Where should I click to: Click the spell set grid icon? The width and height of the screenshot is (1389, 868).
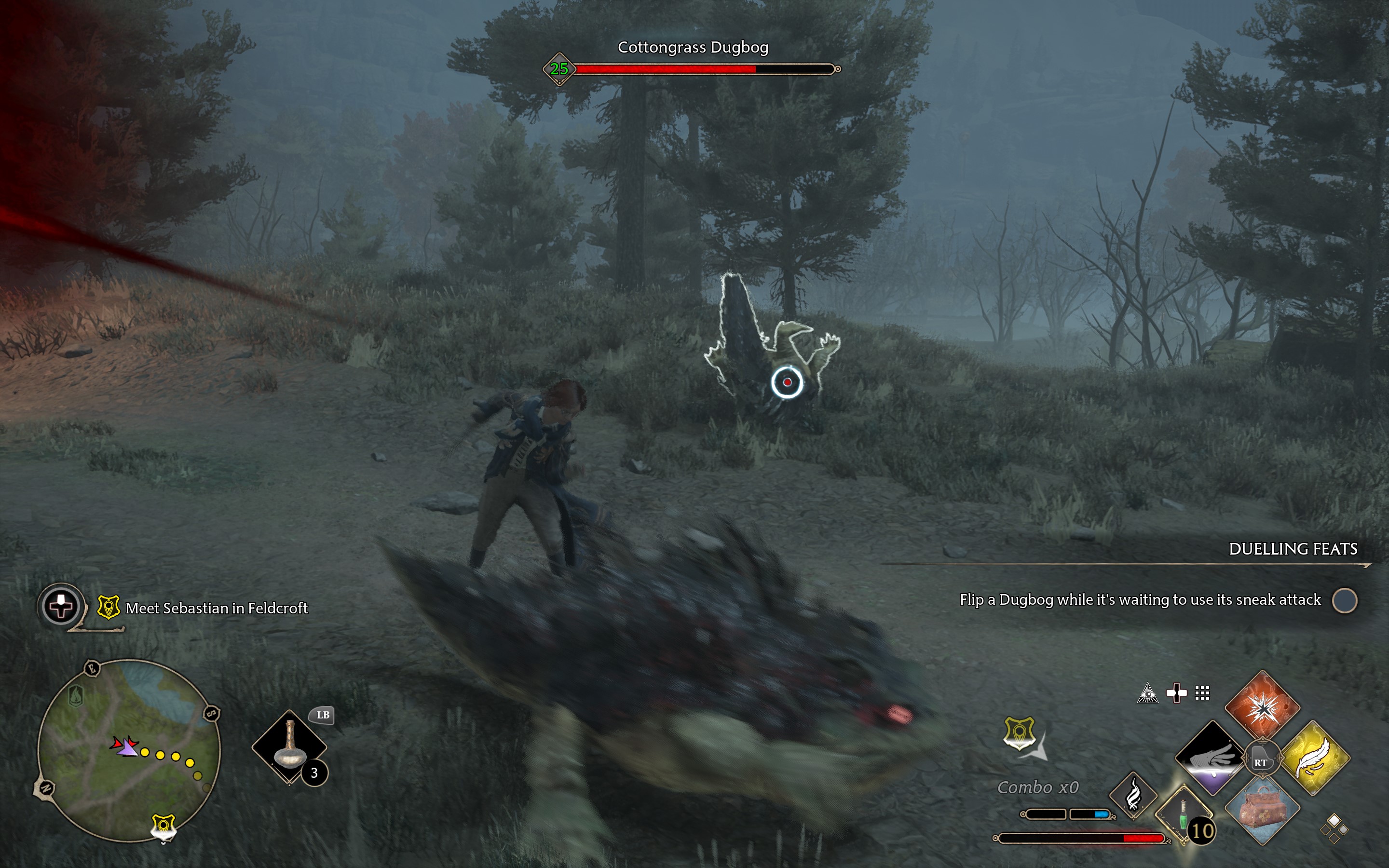(1203, 693)
